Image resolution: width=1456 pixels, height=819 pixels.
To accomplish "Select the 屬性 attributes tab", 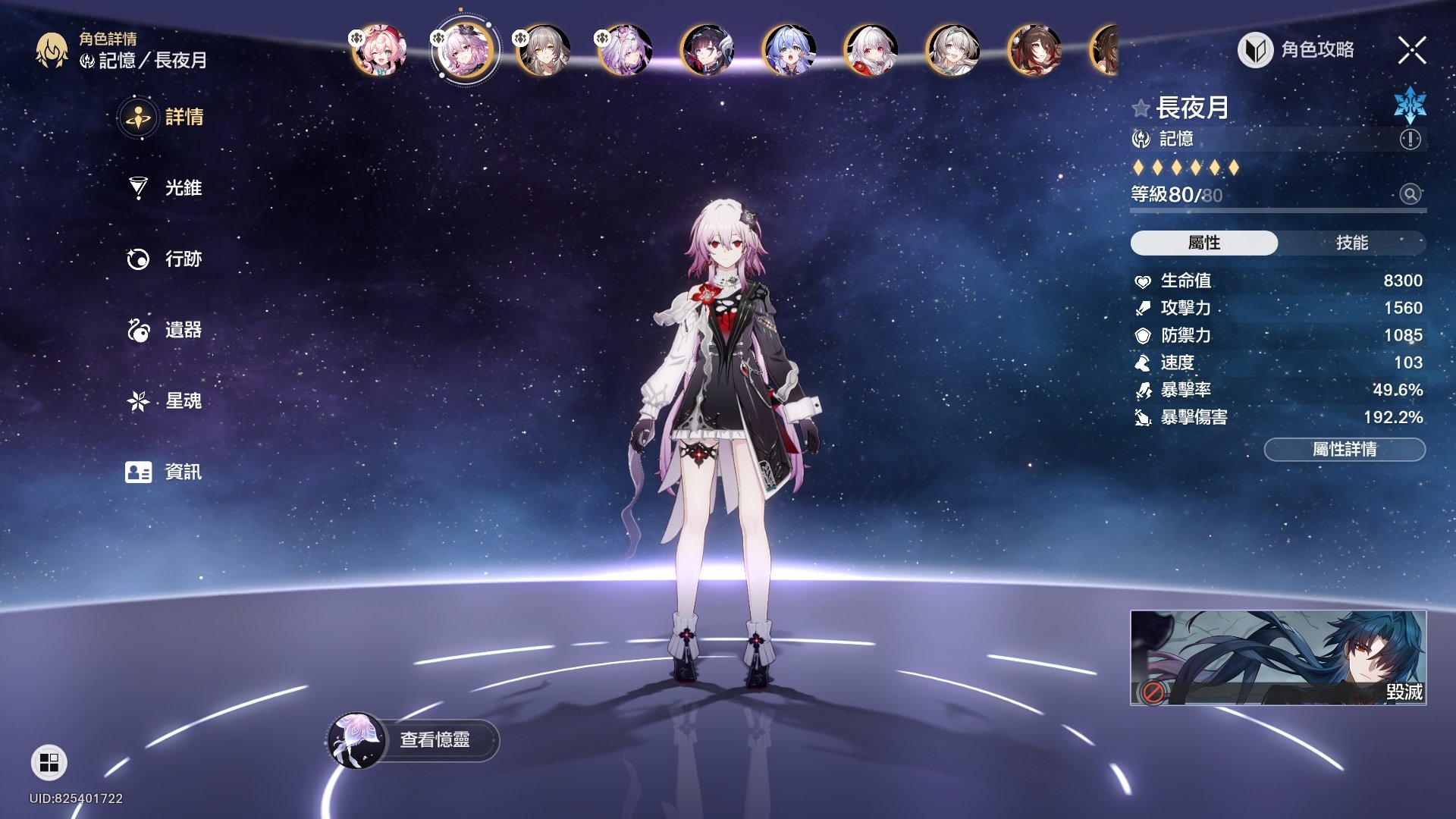I will click(1203, 243).
